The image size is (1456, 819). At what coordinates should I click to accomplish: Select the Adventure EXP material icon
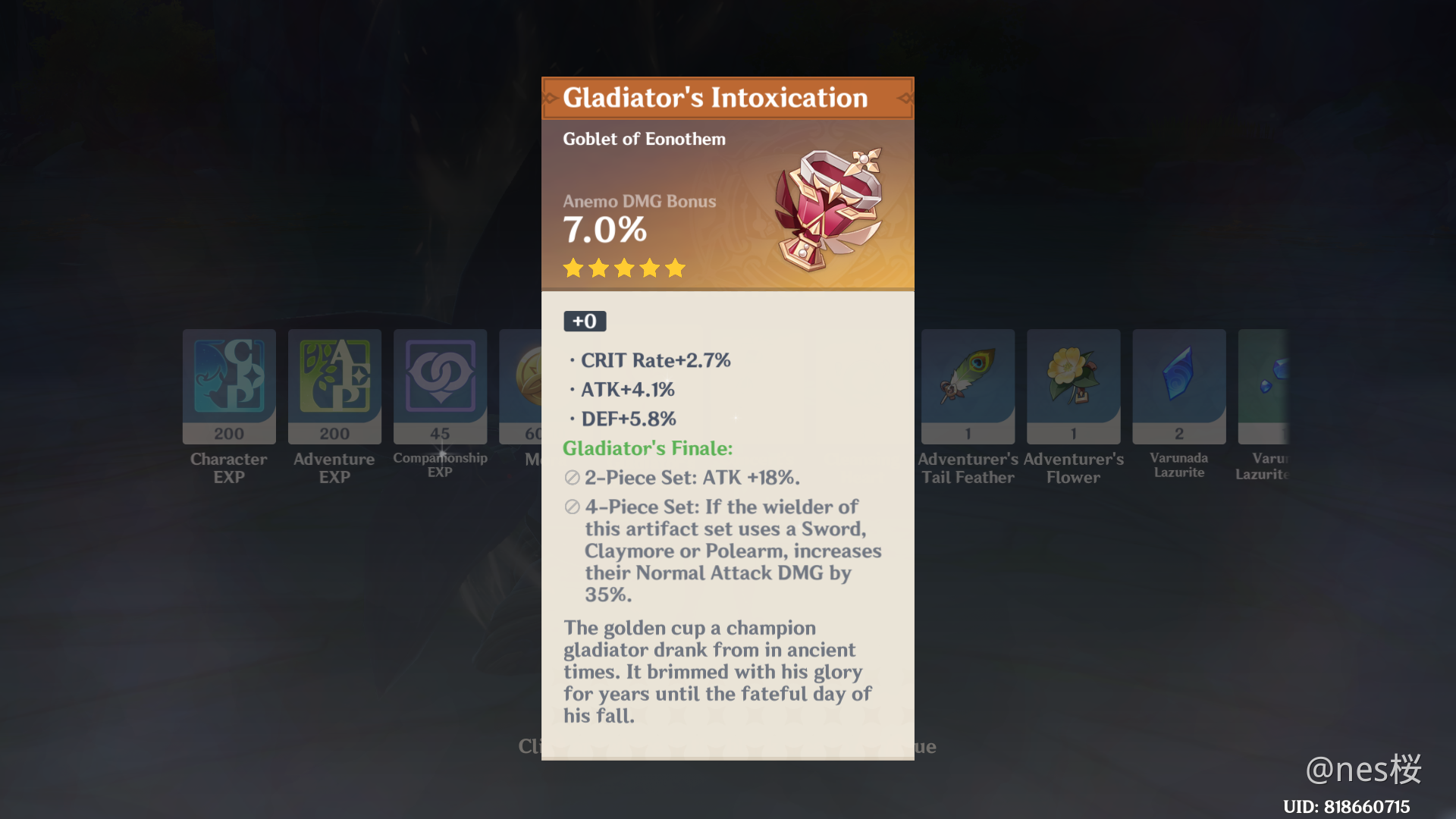pyautogui.click(x=334, y=387)
